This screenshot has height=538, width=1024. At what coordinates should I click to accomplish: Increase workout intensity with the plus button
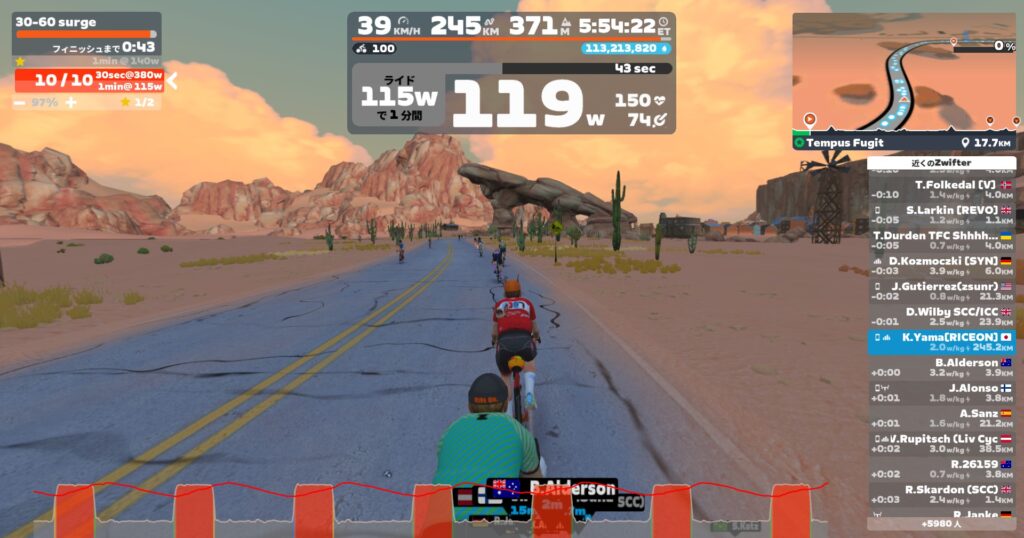pyautogui.click(x=71, y=102)
